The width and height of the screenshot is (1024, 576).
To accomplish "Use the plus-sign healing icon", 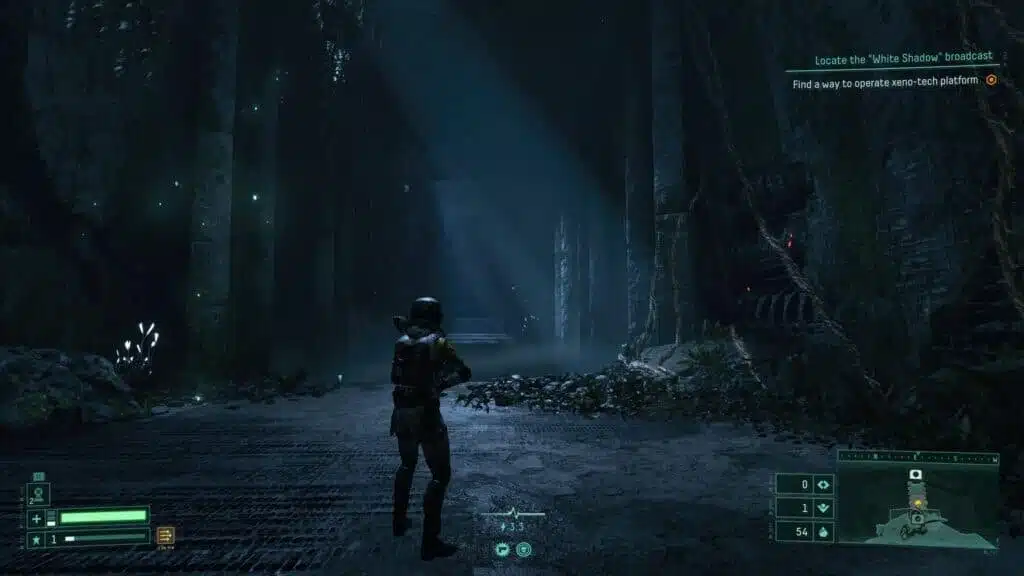I will (x=37, y=517).
